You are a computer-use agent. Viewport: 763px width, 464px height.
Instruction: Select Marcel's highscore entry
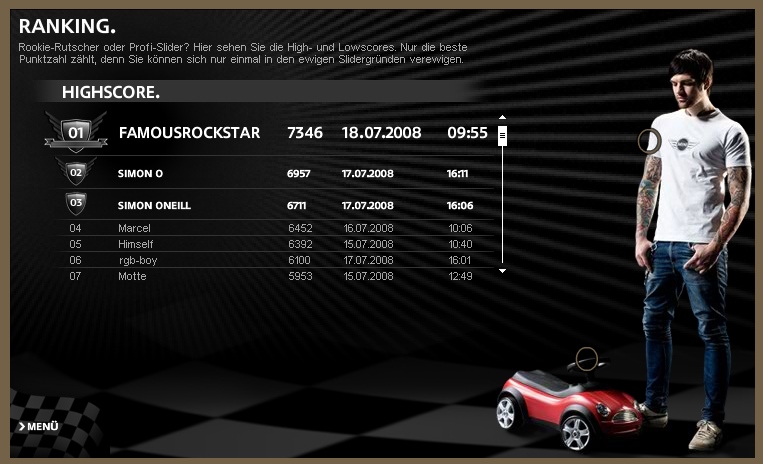tap(270, 228)
